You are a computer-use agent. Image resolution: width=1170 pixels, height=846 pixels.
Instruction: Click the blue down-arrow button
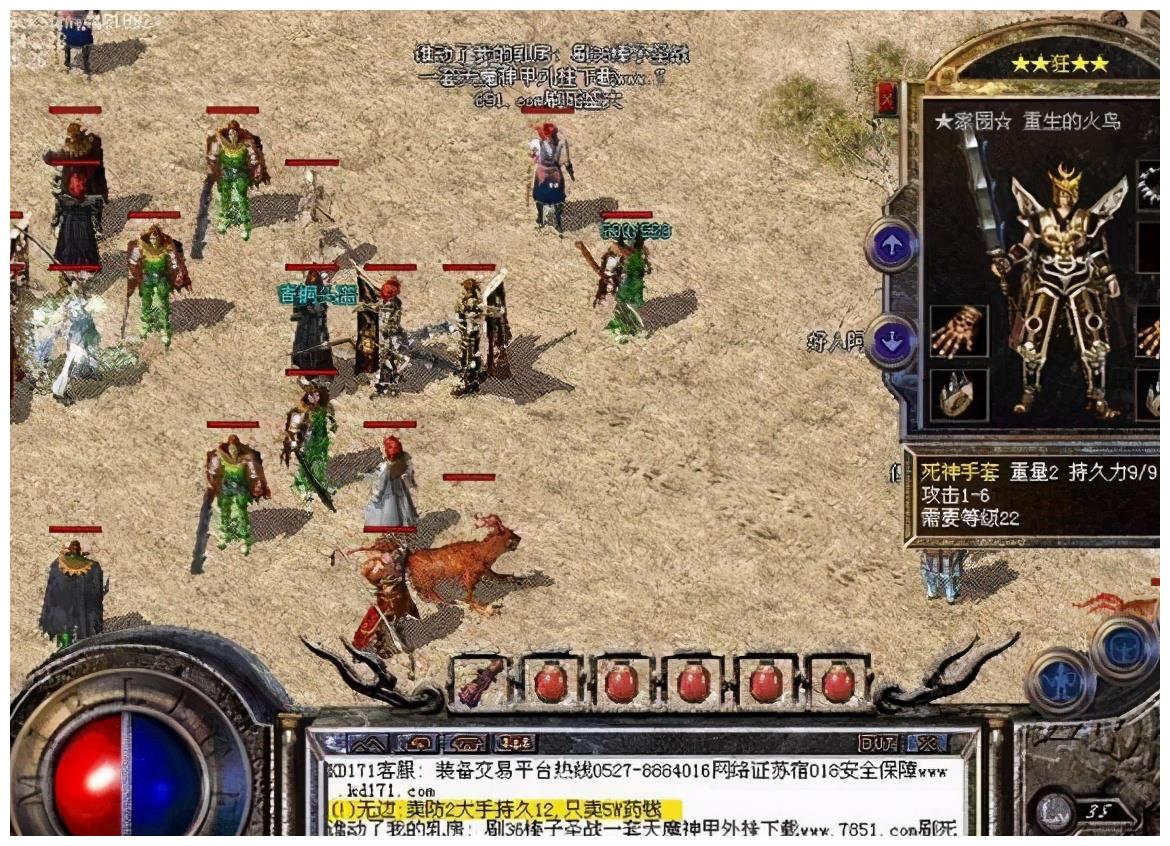[x=891, y=343]
